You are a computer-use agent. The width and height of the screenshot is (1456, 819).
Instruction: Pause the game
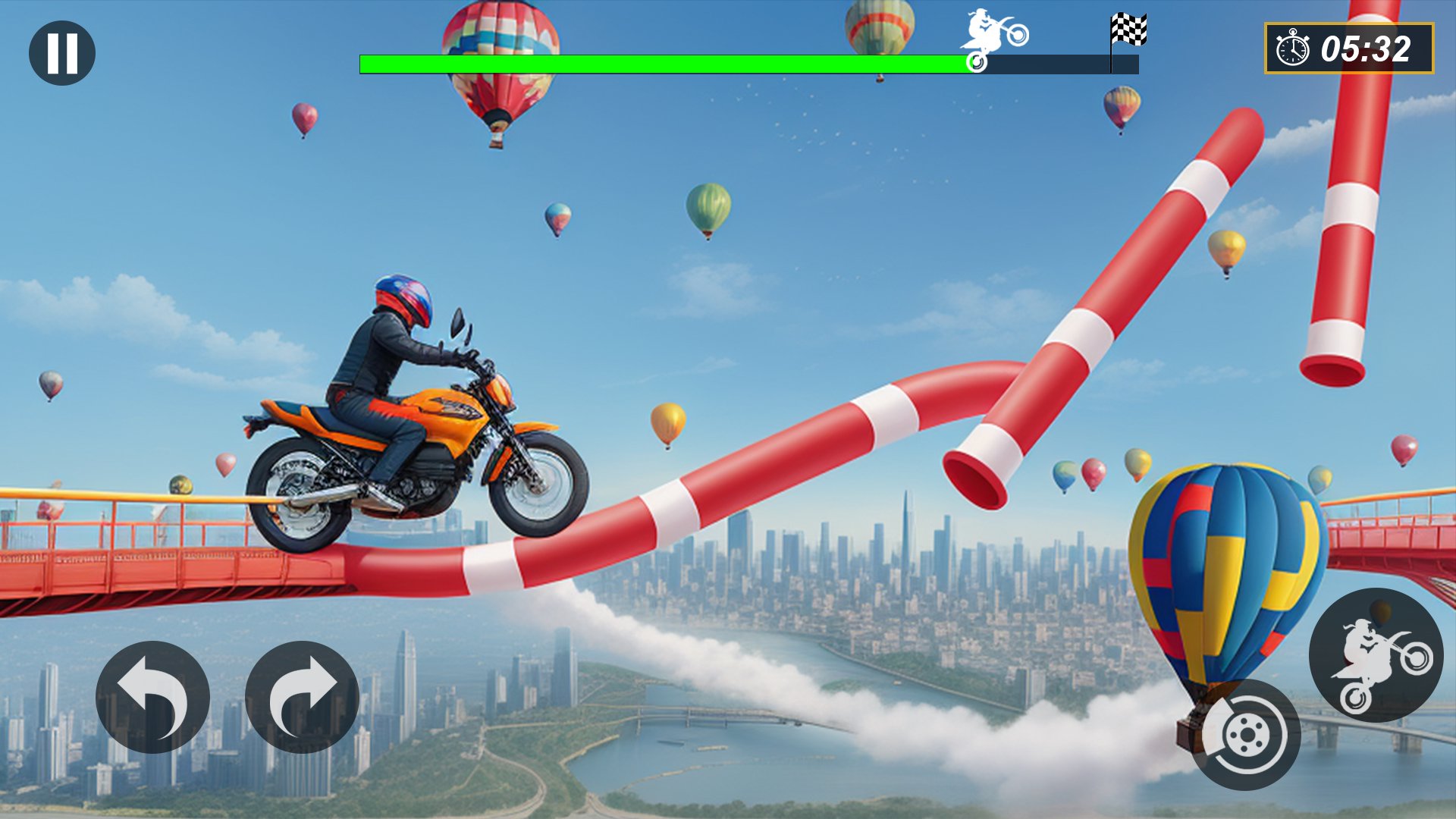point(62,53)
